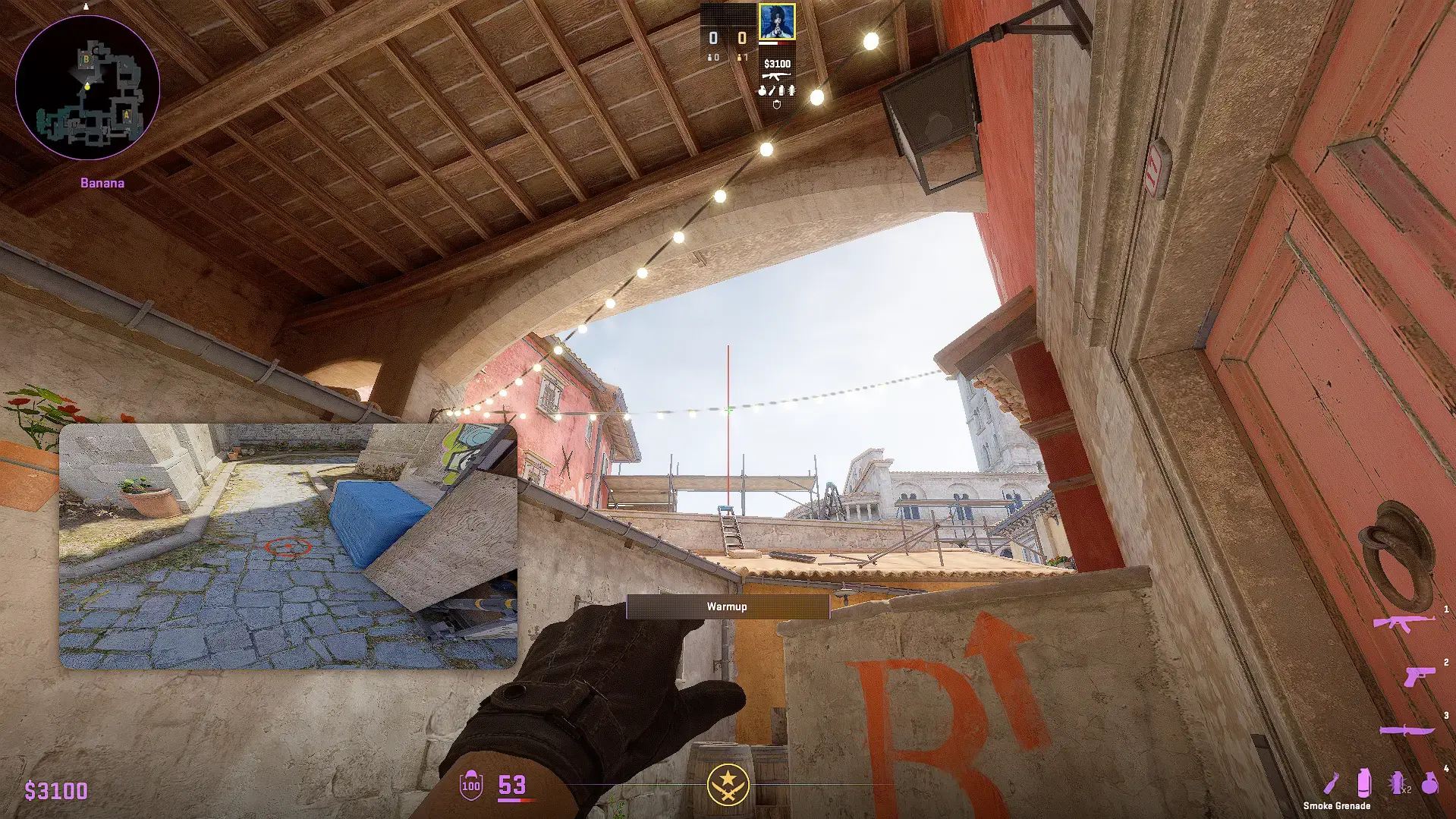Open the smoke landing spot preview image

point(288,547)
